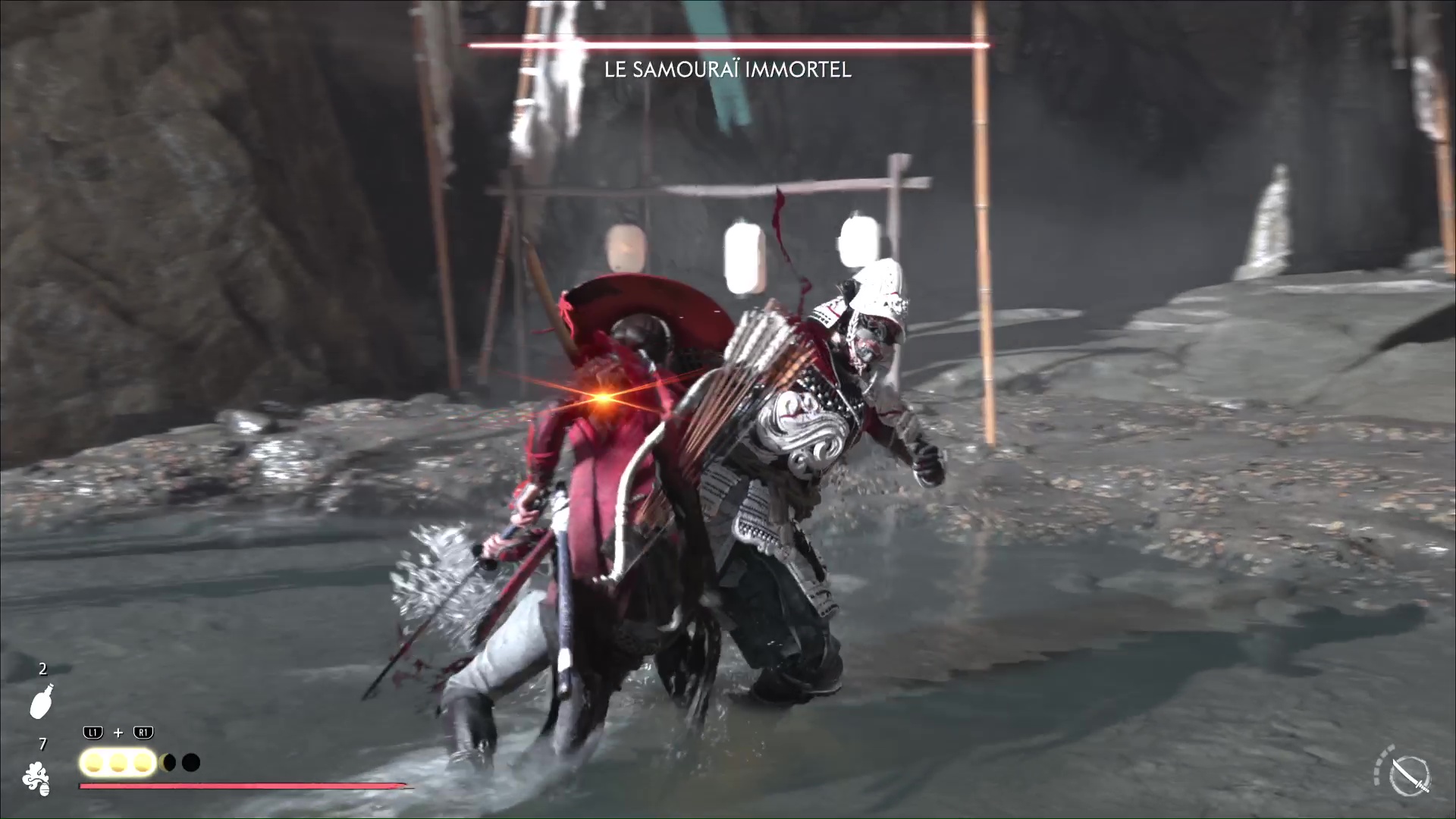Activate the glowing spirit orbs ability

pyautogui.click(x=118, y=762)
